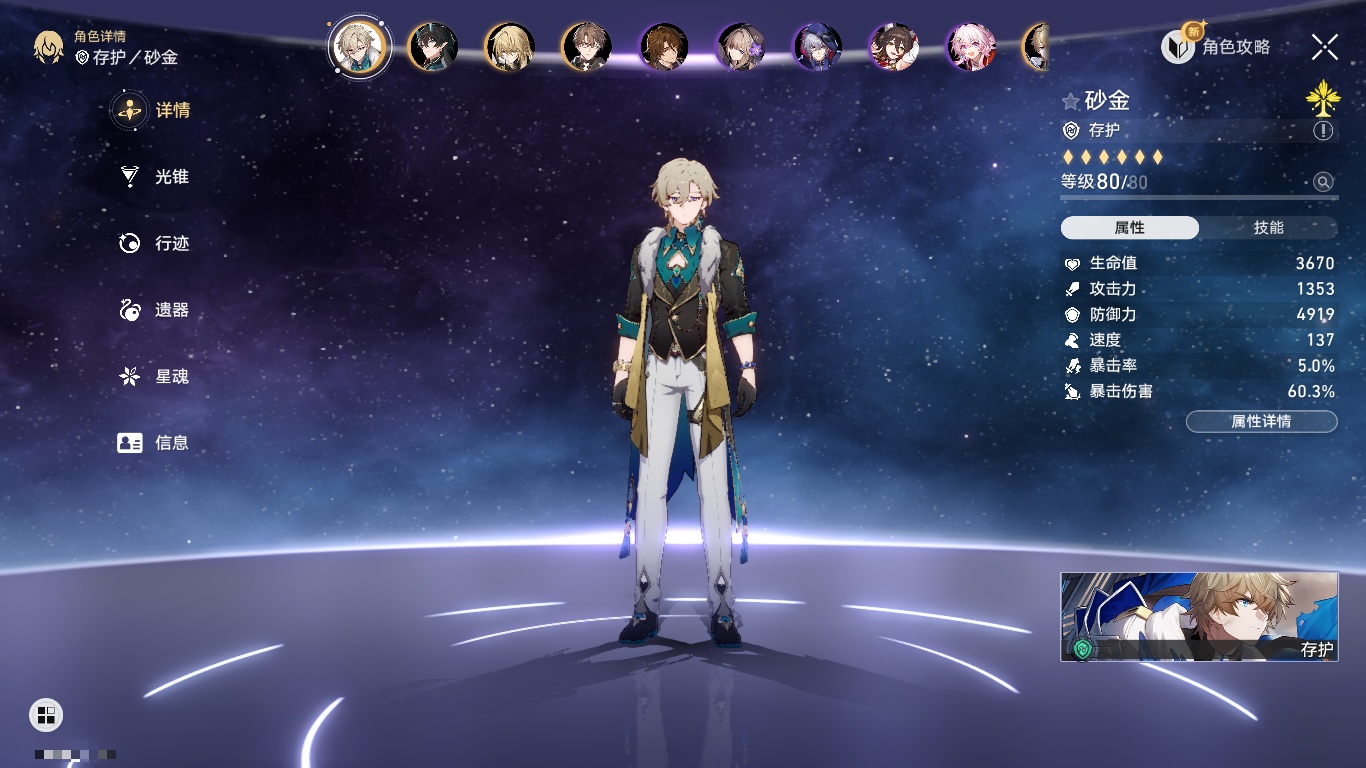Switch to the Attributes (属性) tab
1366x768 pixels.
[x=1130, y=228]
